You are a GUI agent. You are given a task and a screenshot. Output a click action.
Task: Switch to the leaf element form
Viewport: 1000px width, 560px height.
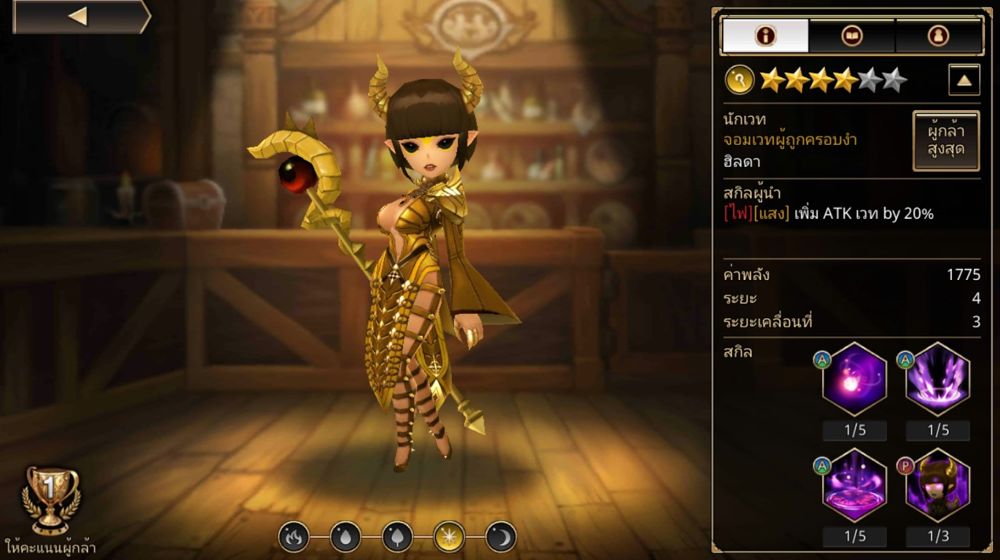(x=396, y=537)
